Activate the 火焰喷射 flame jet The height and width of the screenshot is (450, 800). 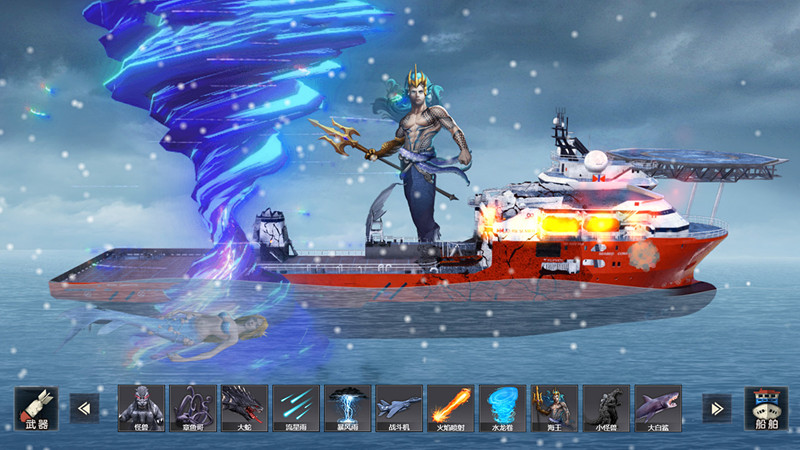pos(451,408)
